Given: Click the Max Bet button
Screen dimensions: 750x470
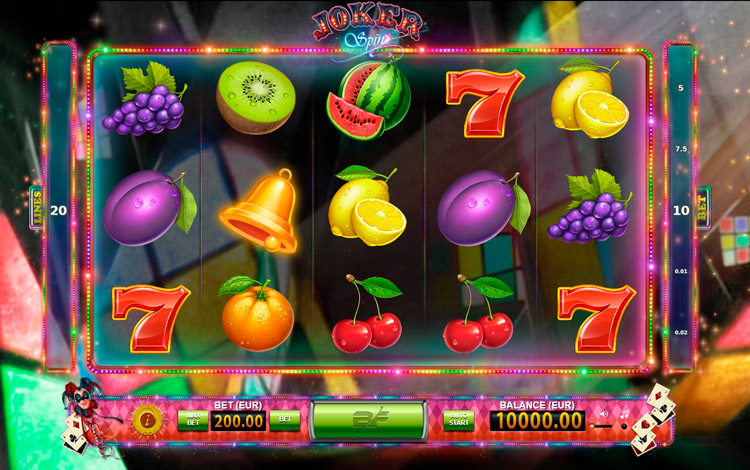Looking at the screenshot, I should 191,420.
